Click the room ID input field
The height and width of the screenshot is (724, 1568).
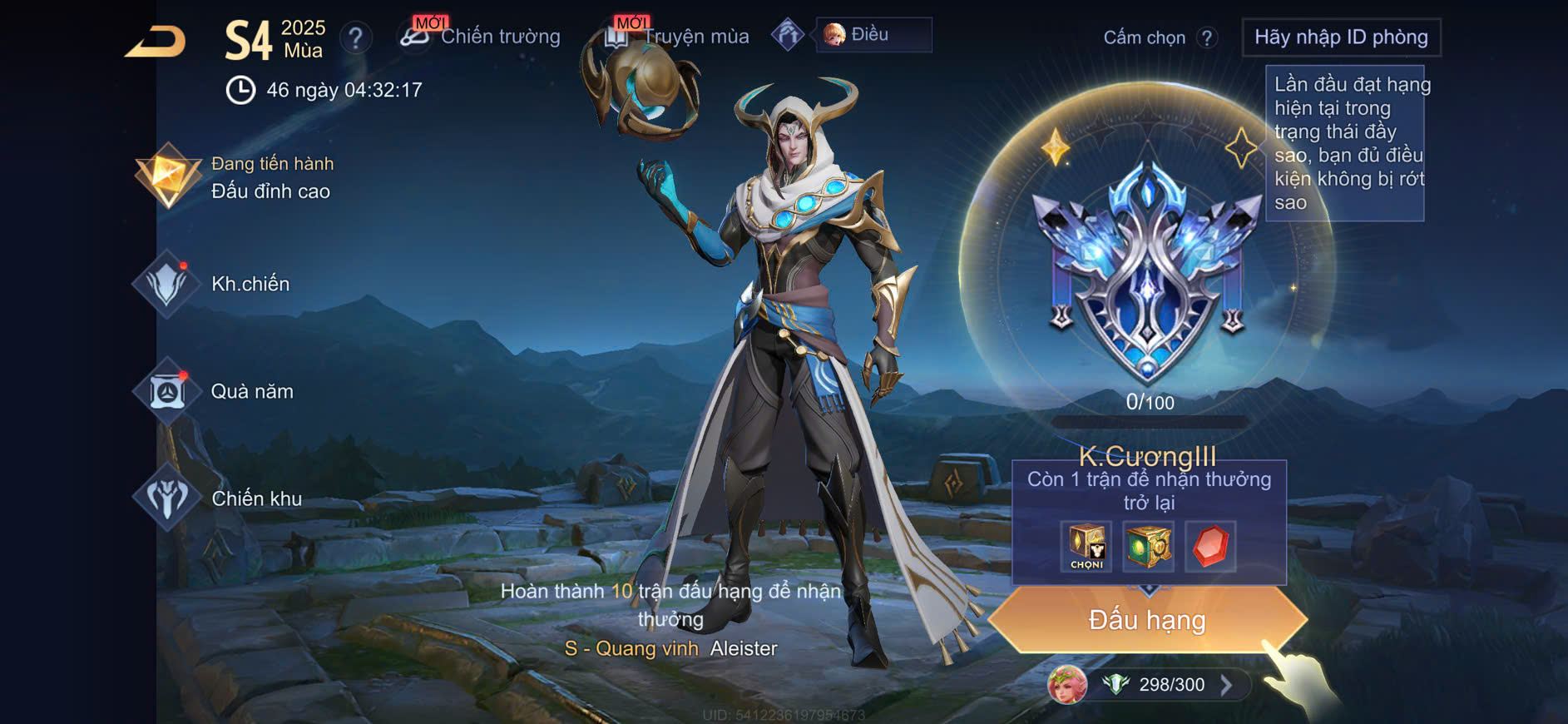coord(1340,37)
